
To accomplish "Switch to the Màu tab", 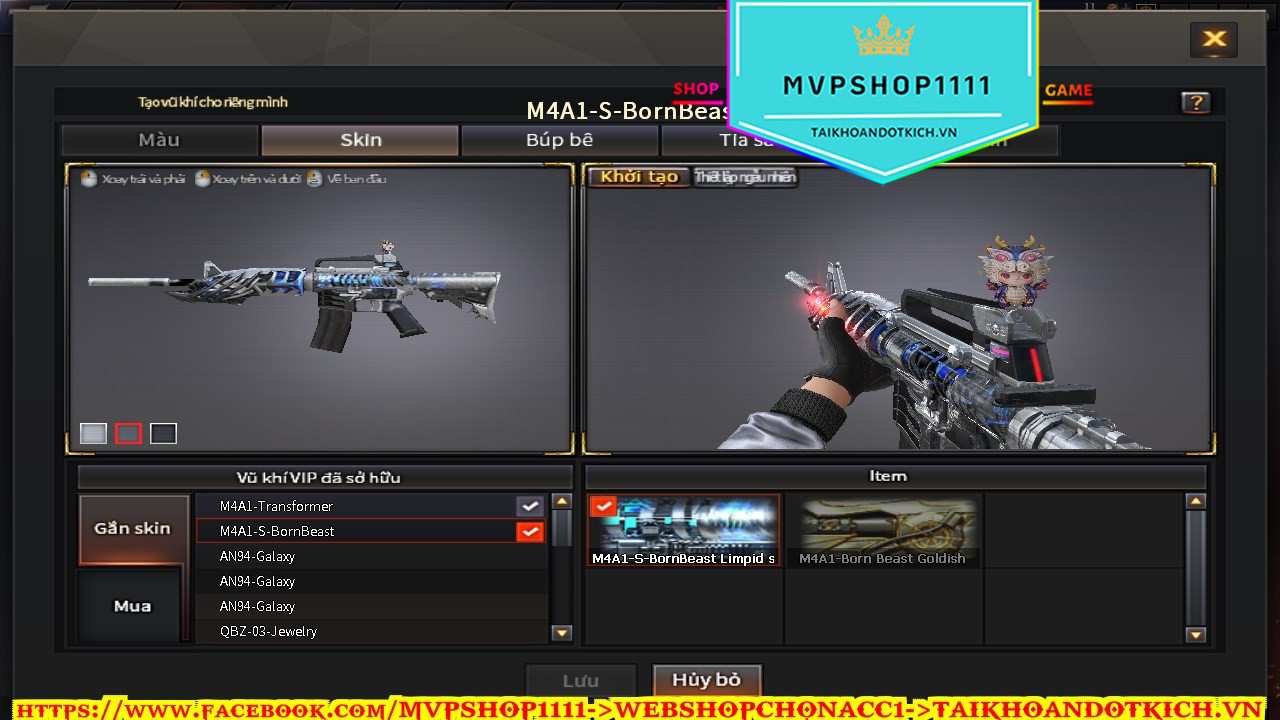I will click(x=159, y=140).
